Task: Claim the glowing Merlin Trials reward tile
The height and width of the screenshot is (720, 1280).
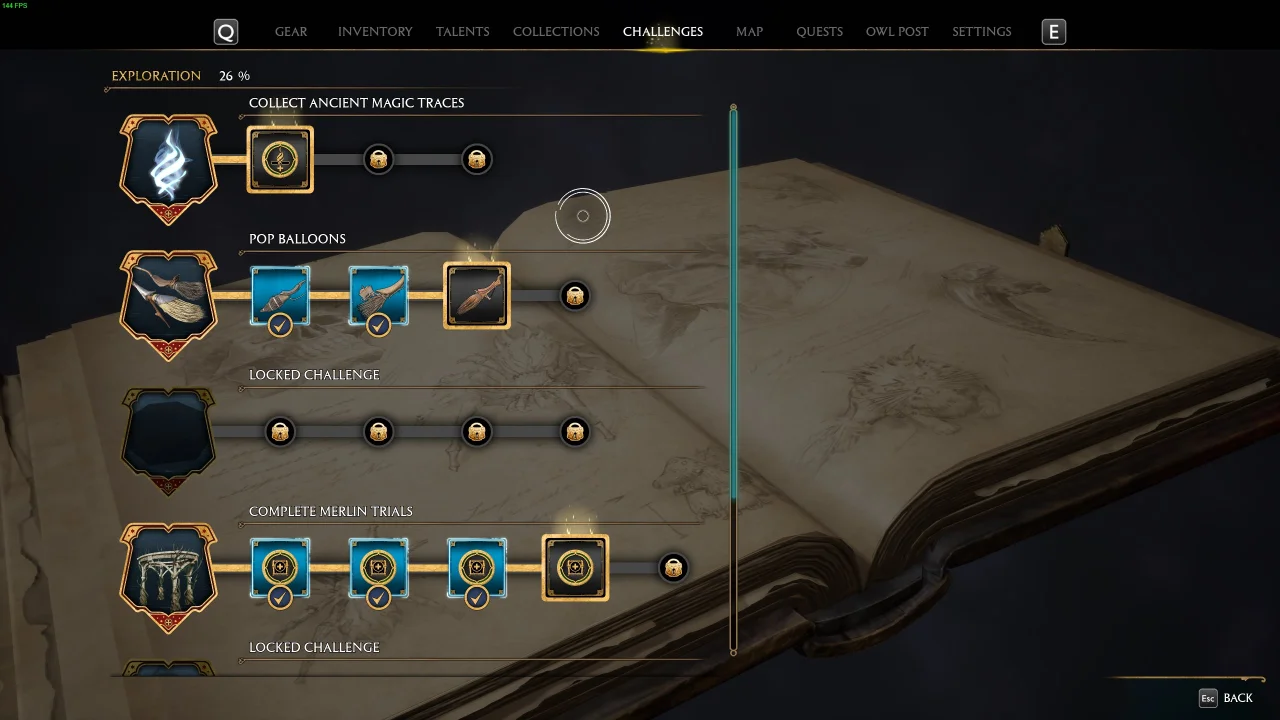Action: (575, 567)
